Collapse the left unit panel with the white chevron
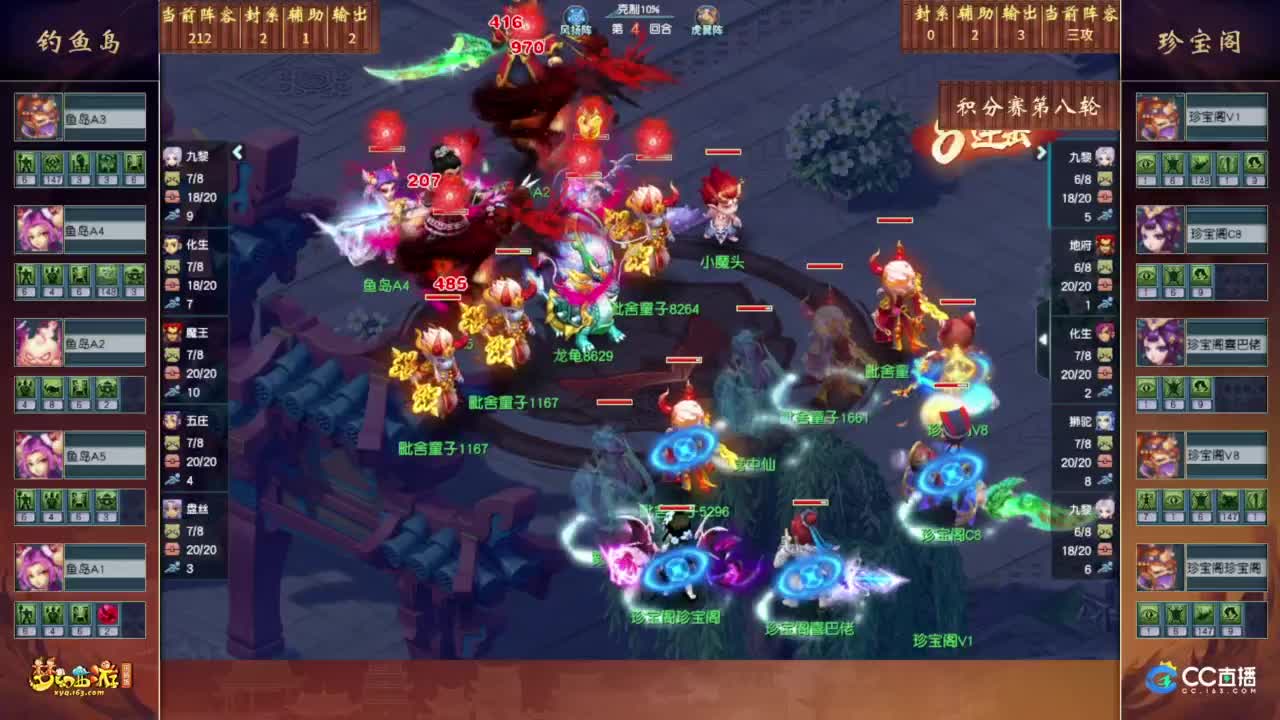This screenshot has width=1280, height=720. point(238,154)
